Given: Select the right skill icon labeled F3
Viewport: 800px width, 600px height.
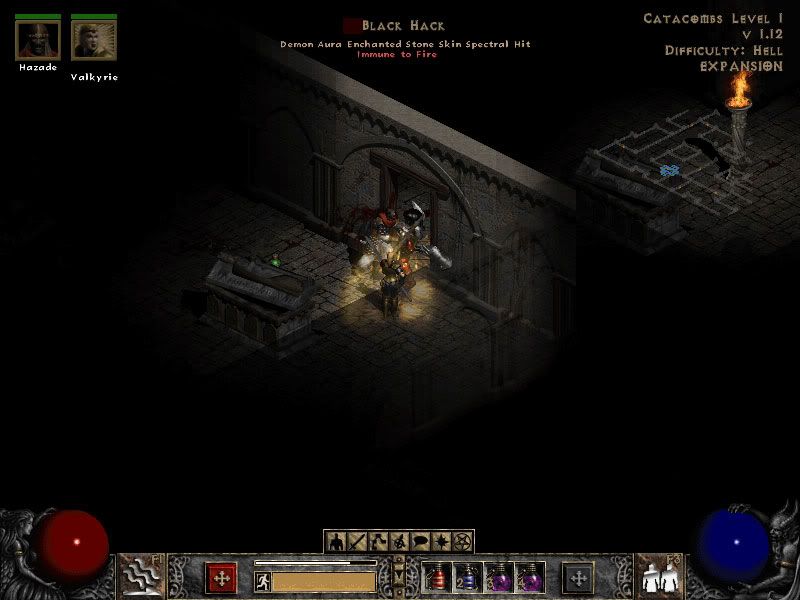Looking at the screenshot, I should 658,577.
